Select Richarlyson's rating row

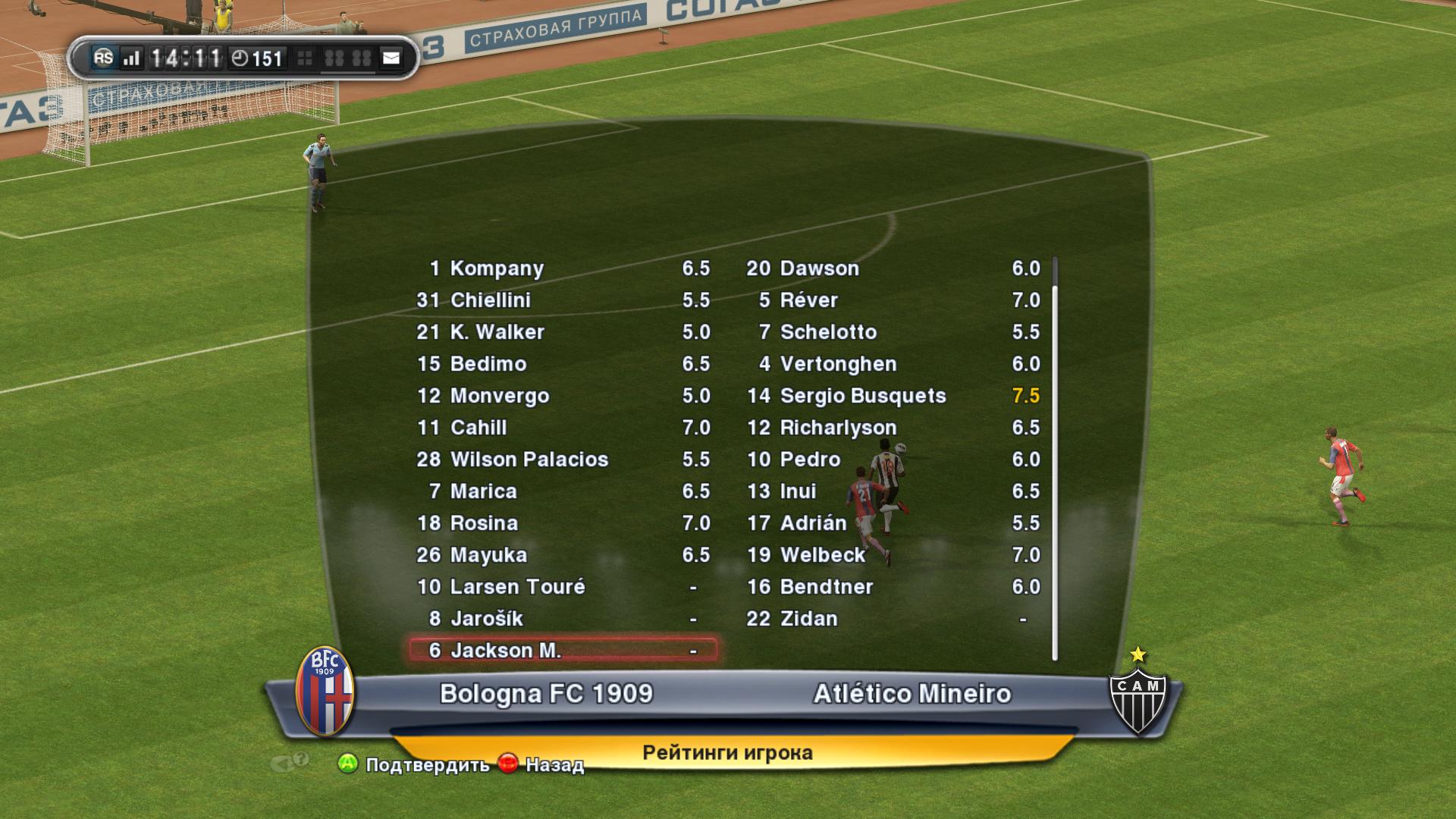pyautogui.click(x=892, y=428)
